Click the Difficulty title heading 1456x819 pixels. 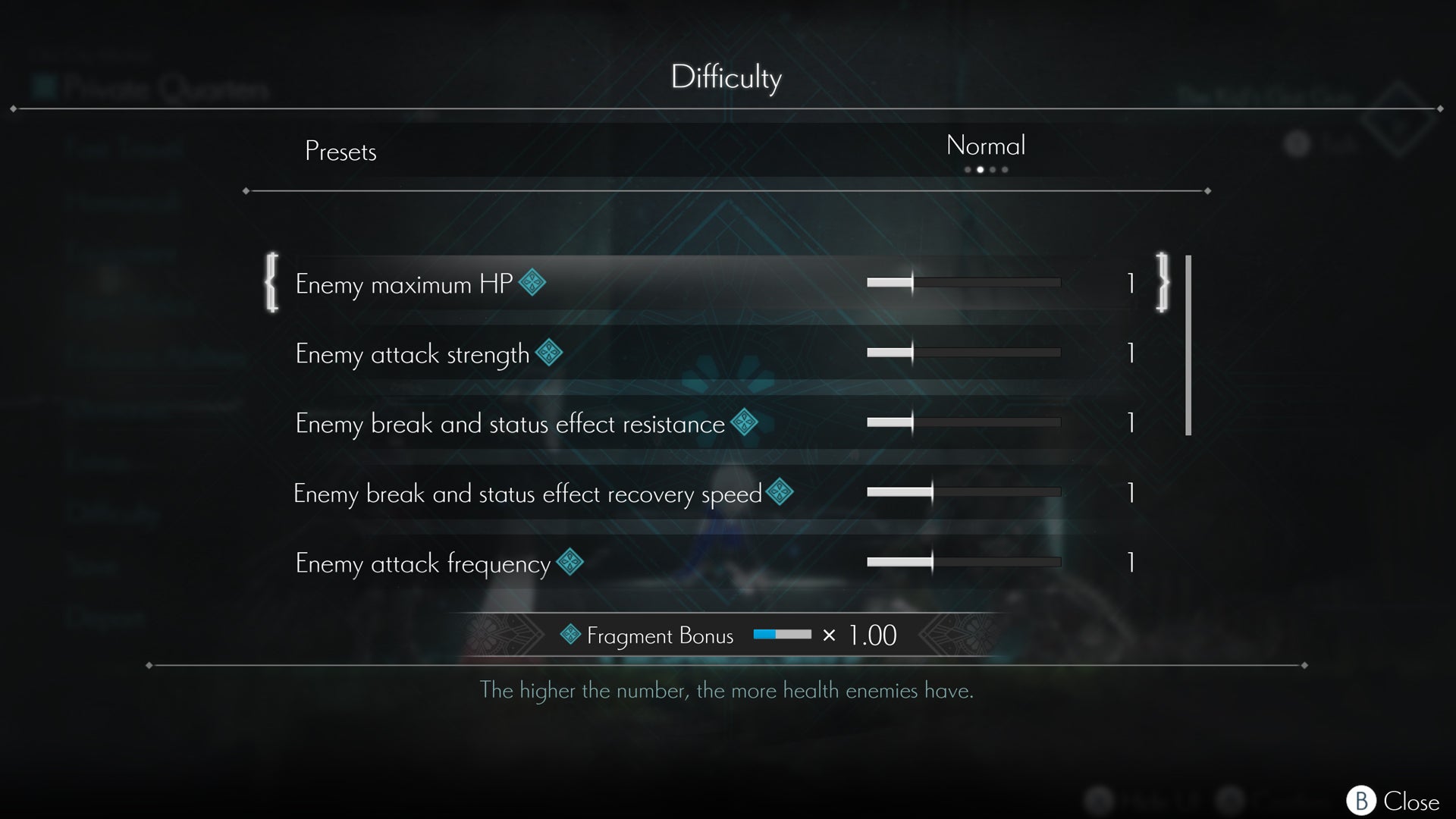click(727, 76)
